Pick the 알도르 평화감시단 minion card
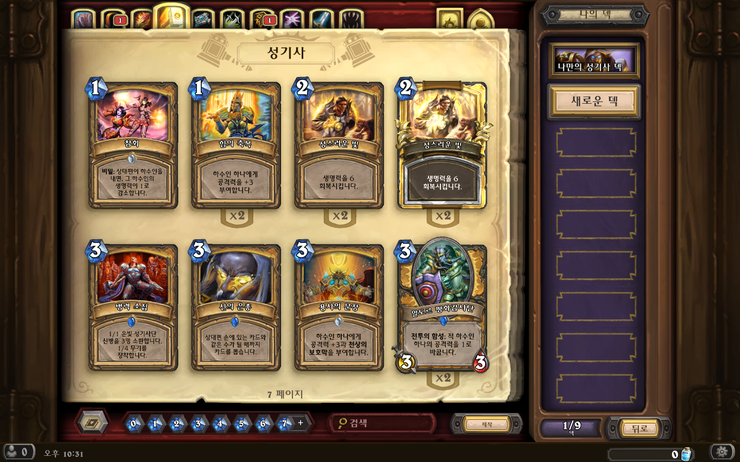 (441, 304)
